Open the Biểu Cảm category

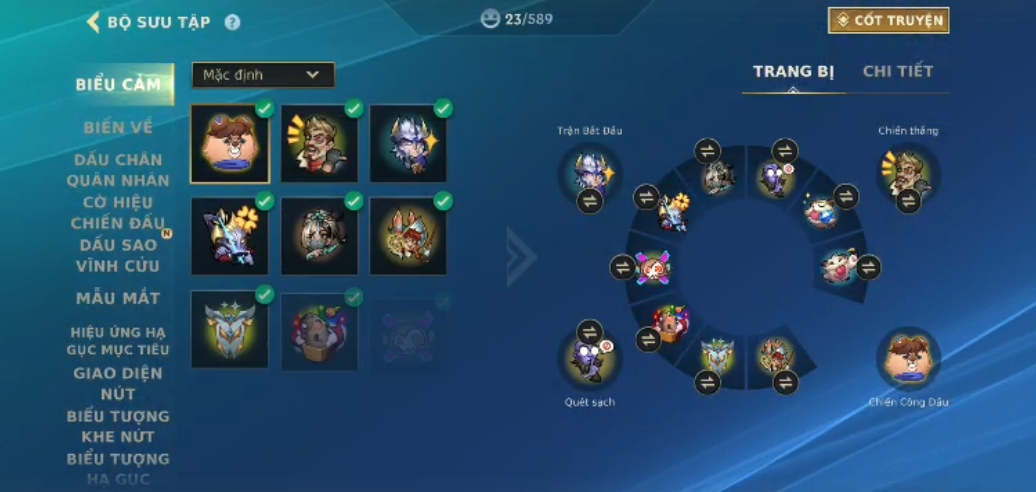(x=118, y=84)
